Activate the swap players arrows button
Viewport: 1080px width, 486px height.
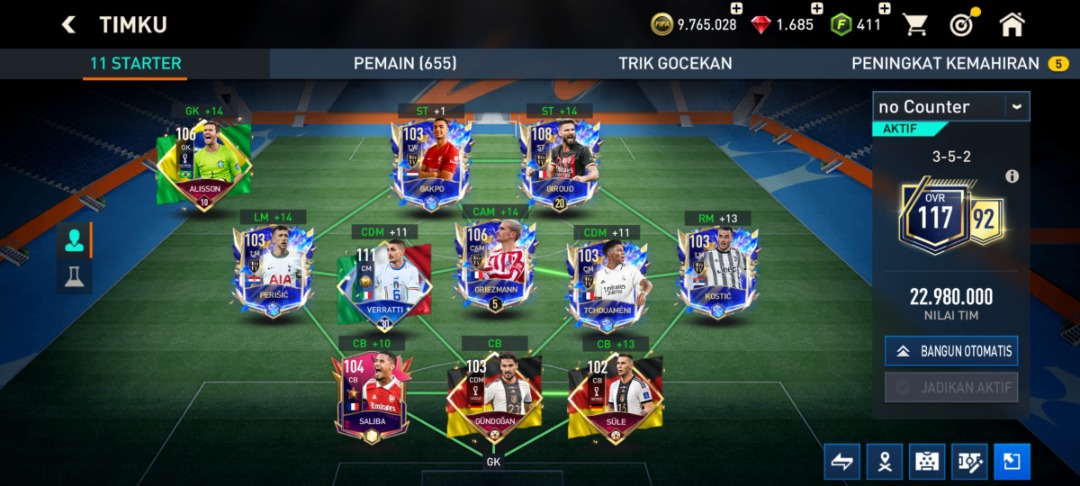(x=841, y=461)
